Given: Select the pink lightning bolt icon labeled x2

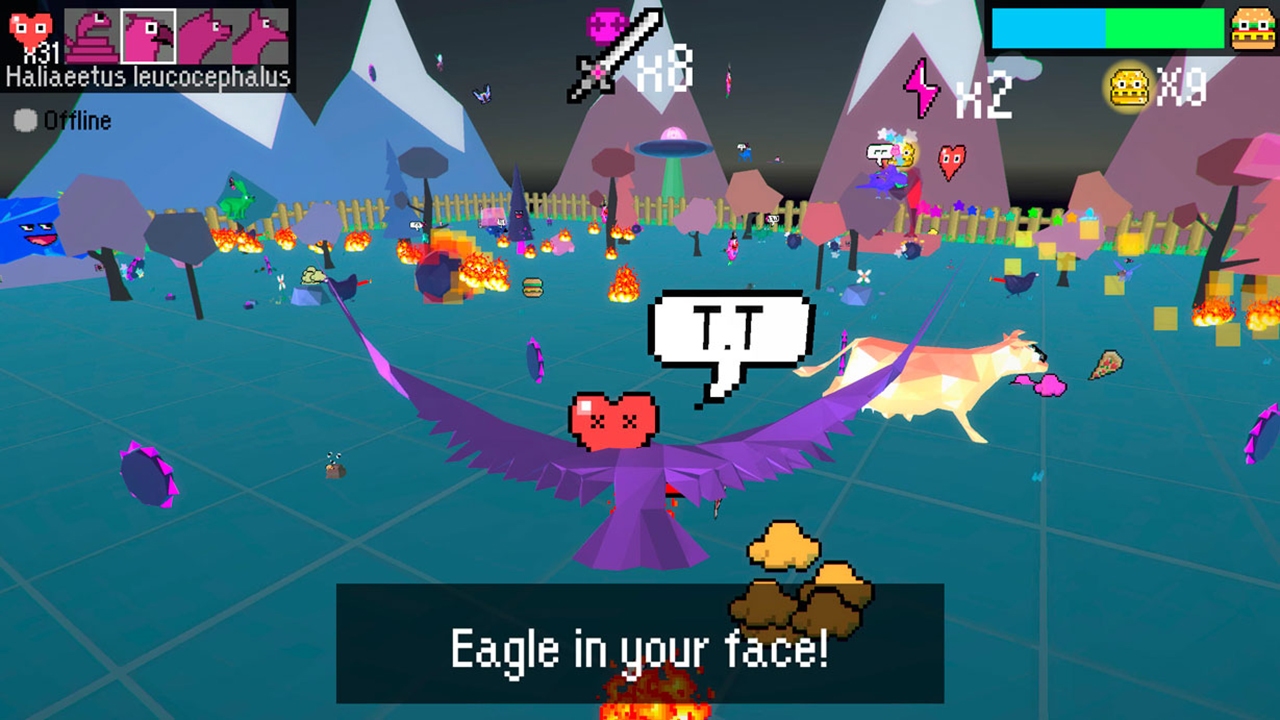Looking at the screenshot, I should (920, 88).
